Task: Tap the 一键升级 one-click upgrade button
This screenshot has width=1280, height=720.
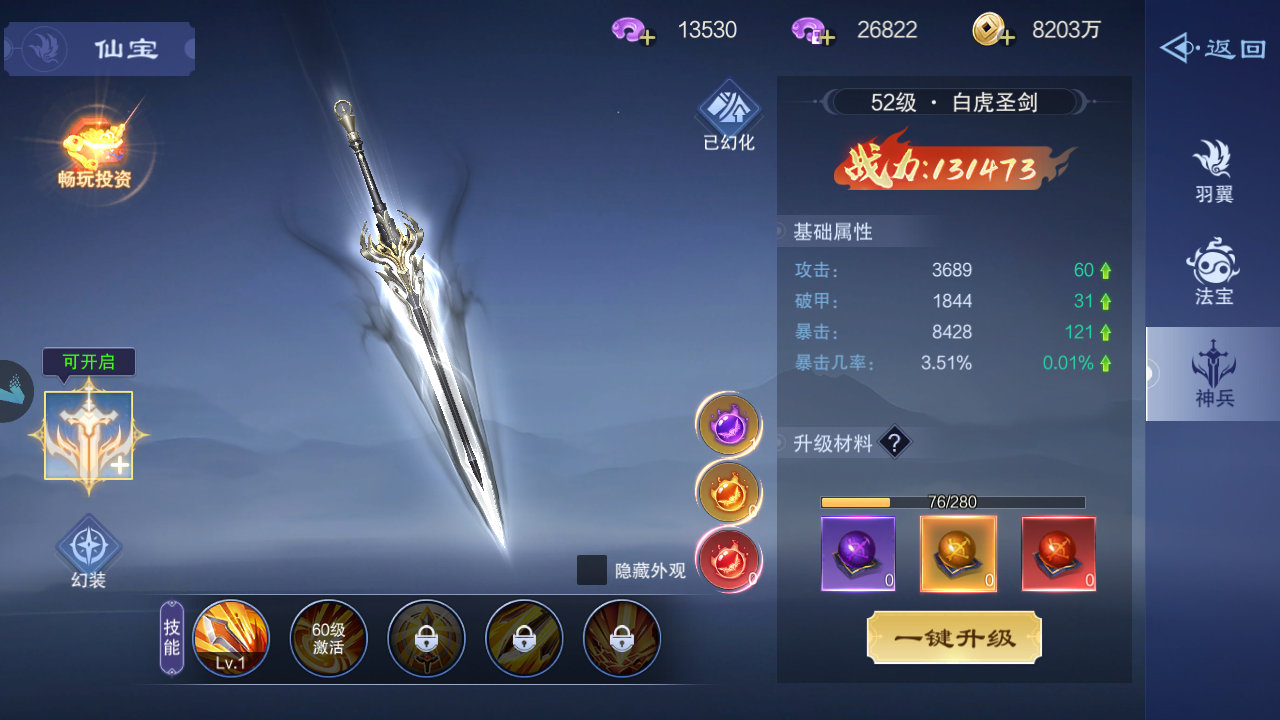Action: tap(954, 638)
